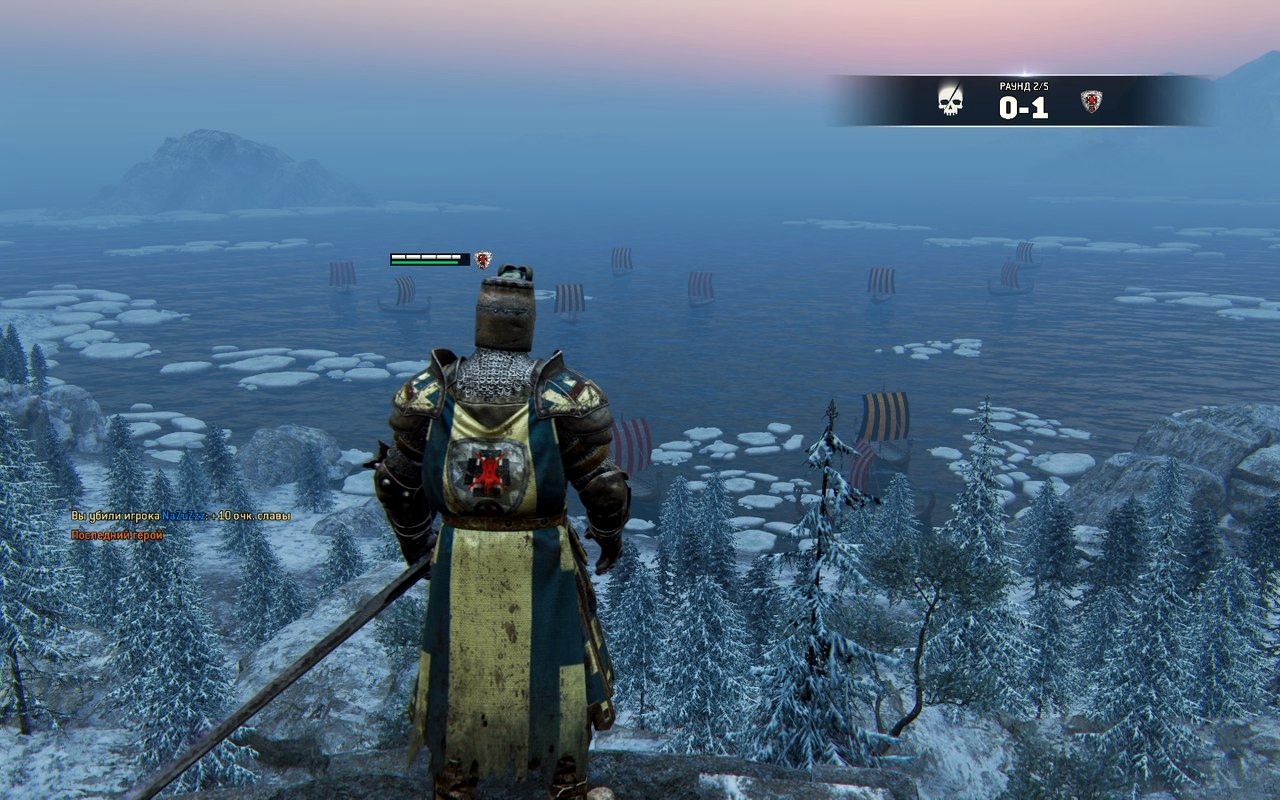This screenshot has height=800, width=1280.
Task: Click the red shield emblem in score panel
Action: click(1091, 101)
